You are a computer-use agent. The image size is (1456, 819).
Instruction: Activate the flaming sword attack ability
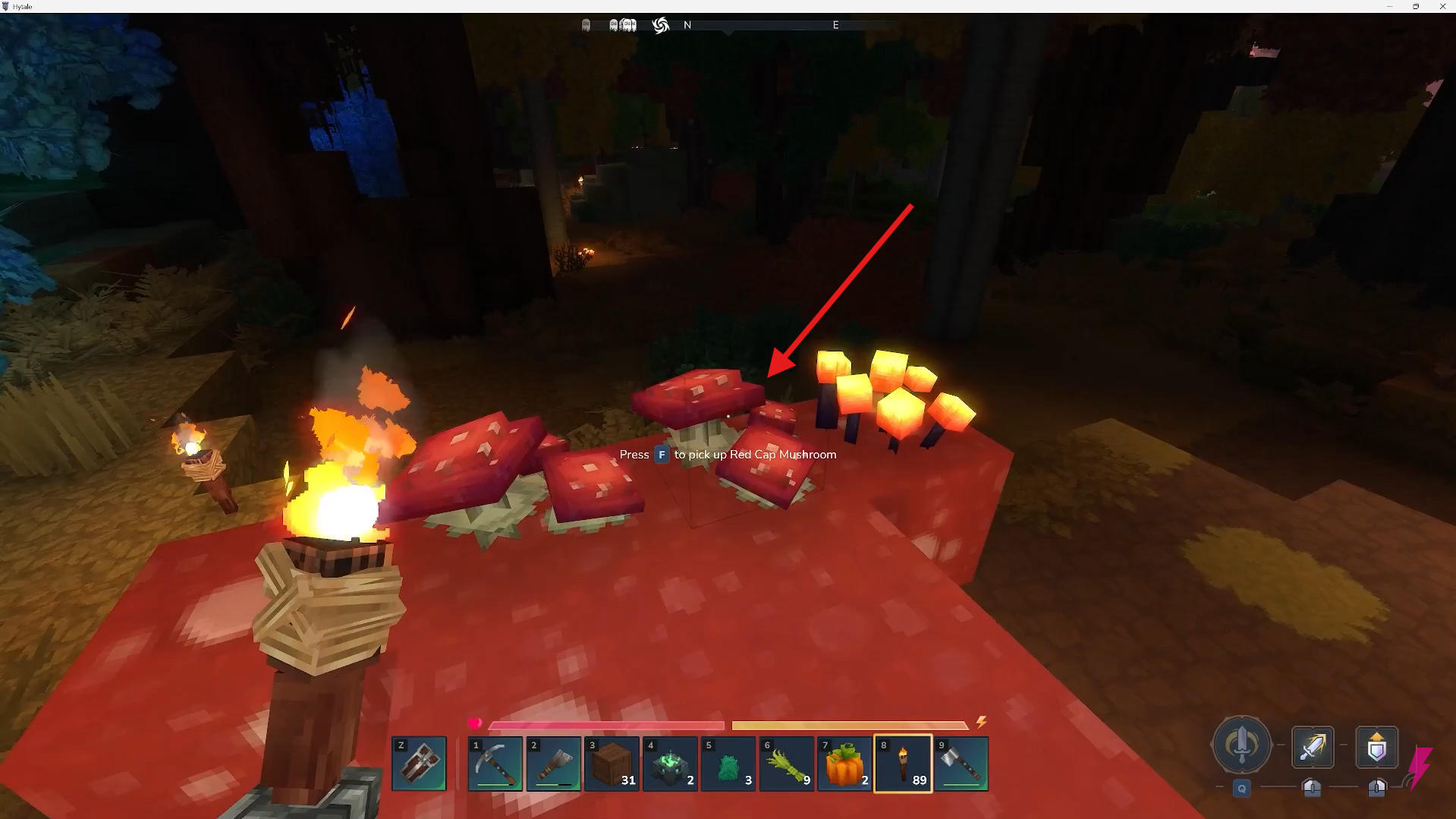[1313, 746]
